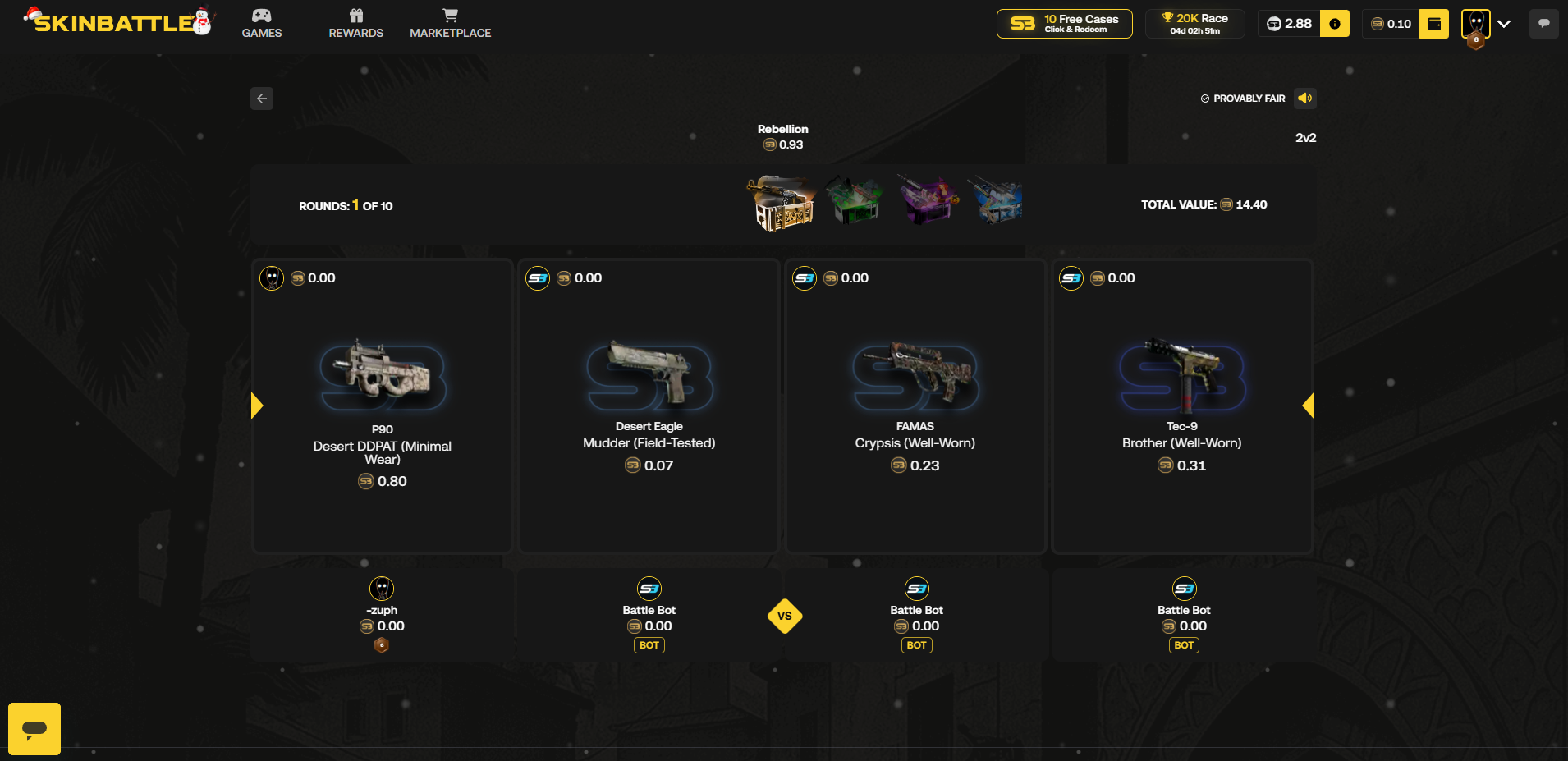Click the info icon beside 2.88 balance
Image resolution: width=1568 pixels, height=761 pixels.
(x=1334, y=24)
